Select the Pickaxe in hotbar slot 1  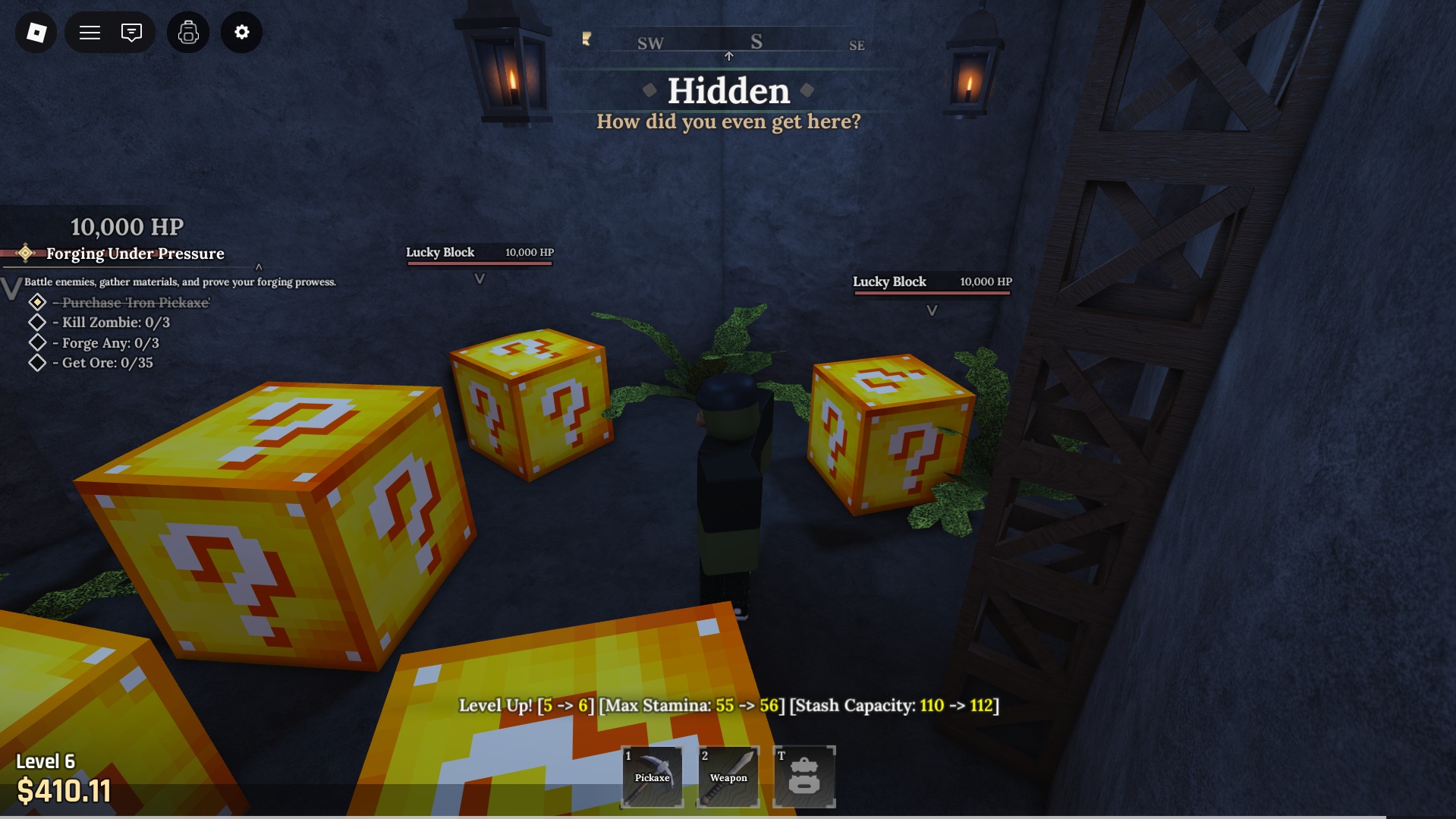(651, 775)
